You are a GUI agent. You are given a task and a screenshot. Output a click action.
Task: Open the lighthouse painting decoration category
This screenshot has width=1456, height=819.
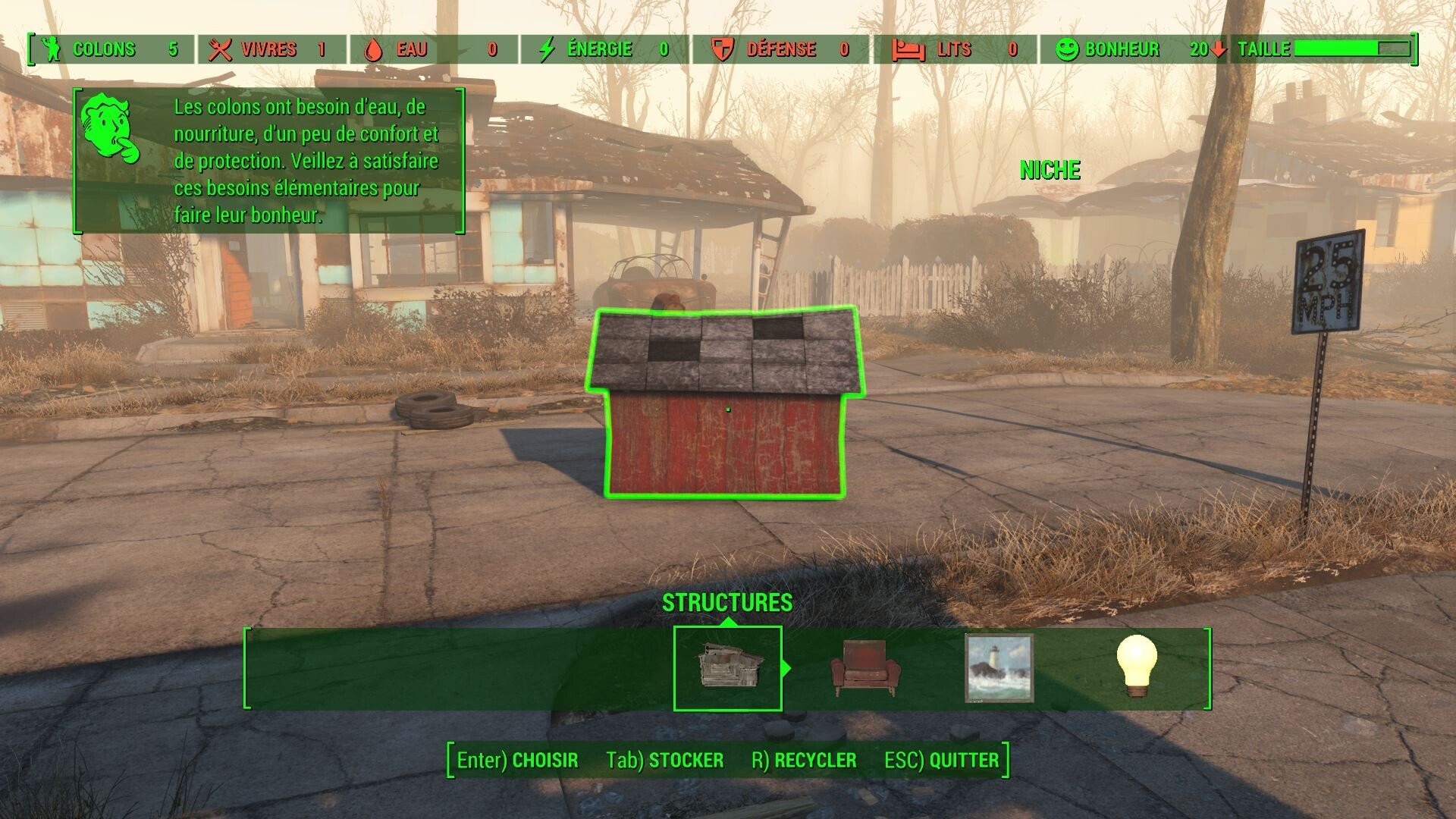click(x=999, y=668)
